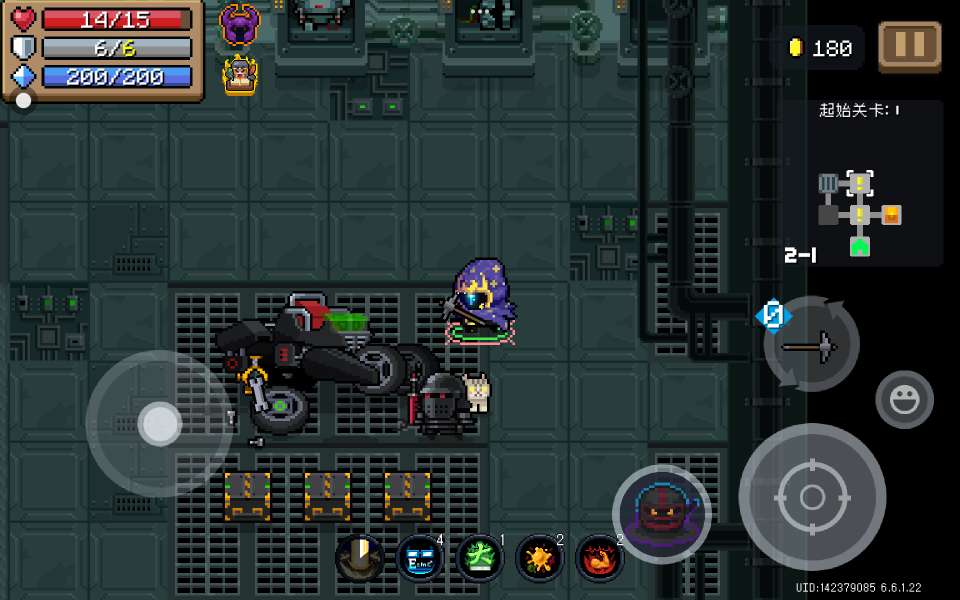Pause the game with the pause button
The height and width of the screenshot is (600, 960).
(x=909, y=46)
